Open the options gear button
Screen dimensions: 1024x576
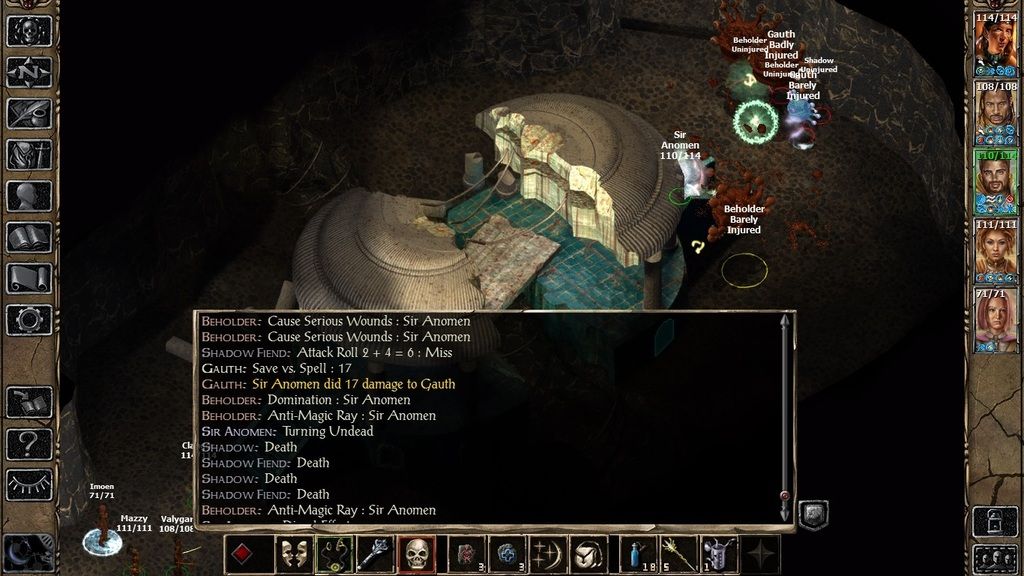click(x=29, y=320)
